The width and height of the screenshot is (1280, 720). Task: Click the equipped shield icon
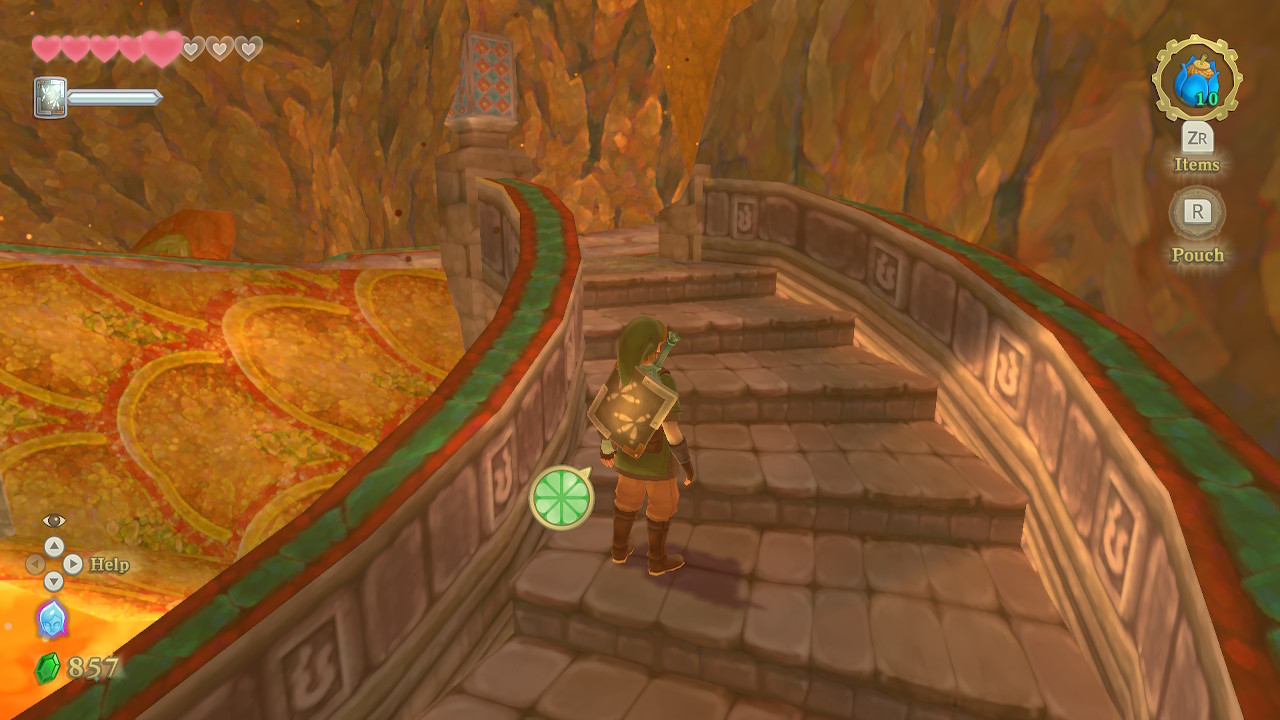(50, 98)
